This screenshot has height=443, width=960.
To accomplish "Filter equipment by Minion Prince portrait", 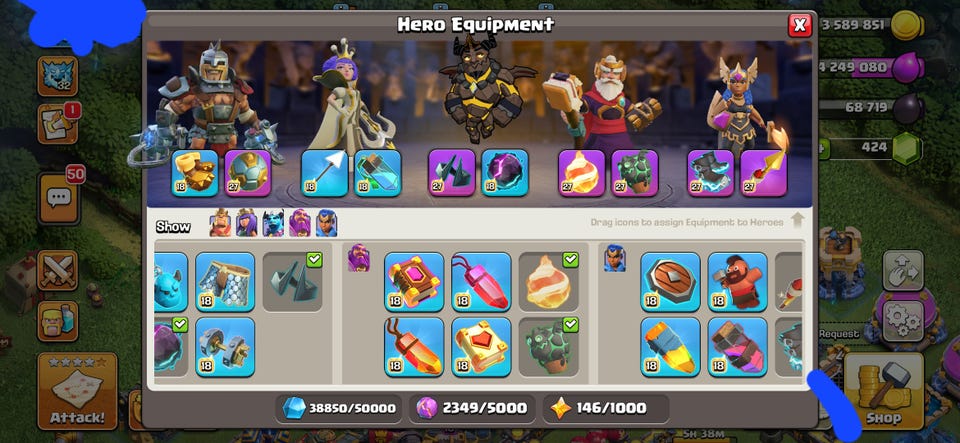I will coord(273,224).
